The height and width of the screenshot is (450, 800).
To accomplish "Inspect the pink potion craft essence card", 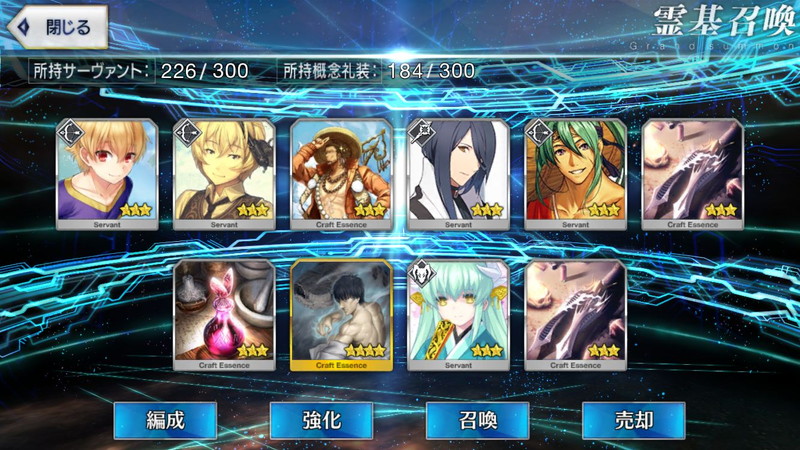I will tap(223, 315).
